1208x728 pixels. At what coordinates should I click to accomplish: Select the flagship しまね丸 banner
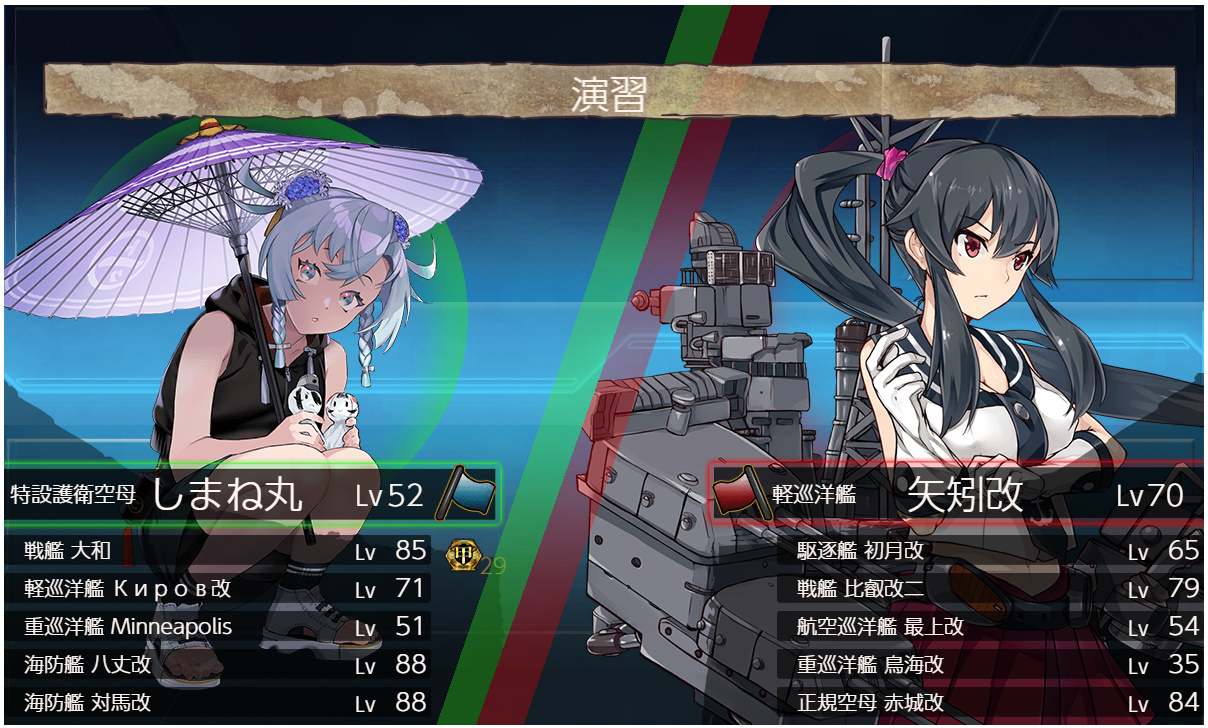[250, 494]
